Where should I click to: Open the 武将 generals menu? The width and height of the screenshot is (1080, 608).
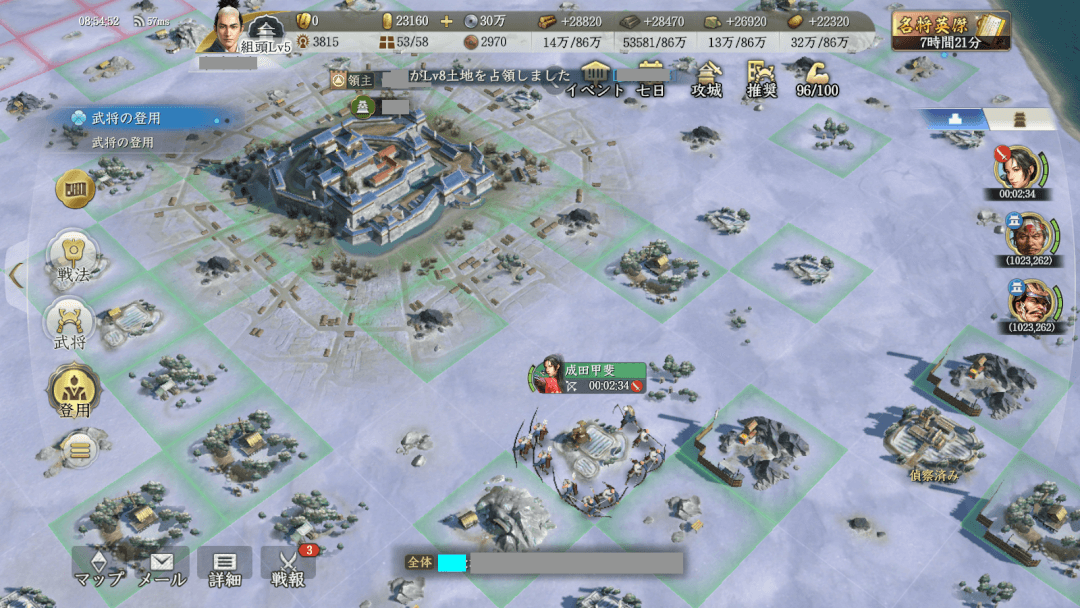coord(72,325)
